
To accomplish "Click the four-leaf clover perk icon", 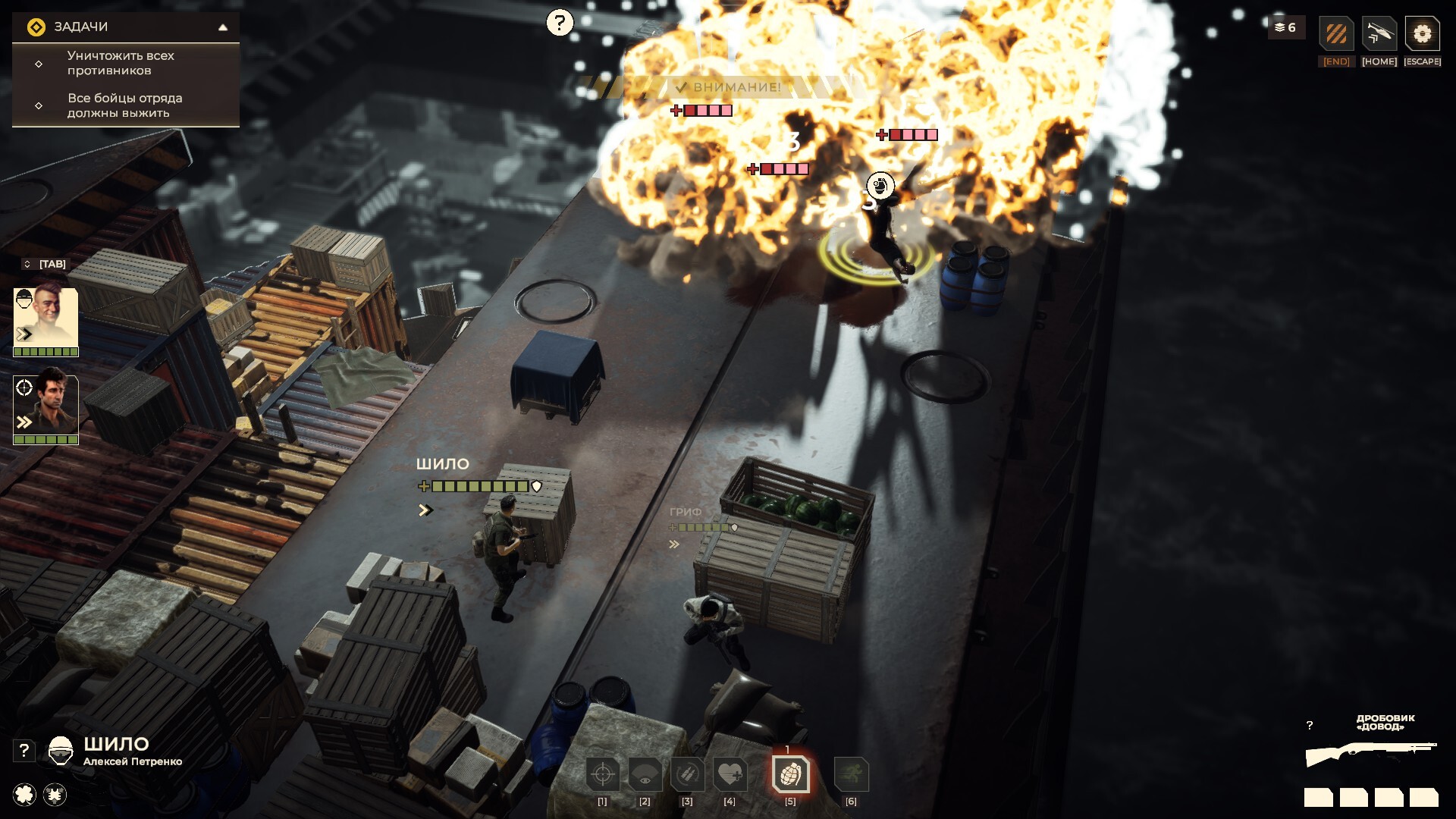I will point(25,794).
